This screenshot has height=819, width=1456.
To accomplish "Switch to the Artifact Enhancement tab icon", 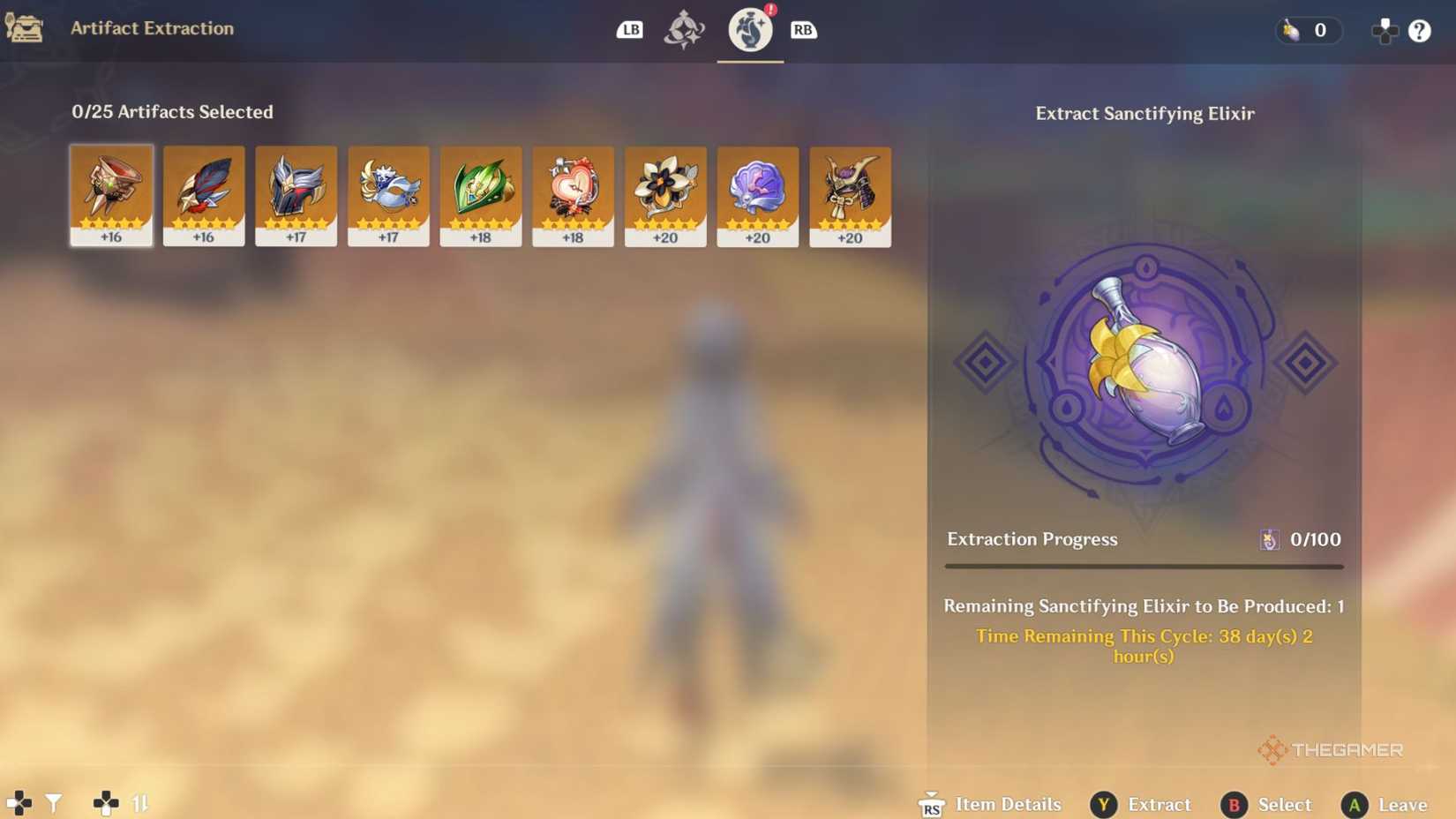I will point(687,30).
